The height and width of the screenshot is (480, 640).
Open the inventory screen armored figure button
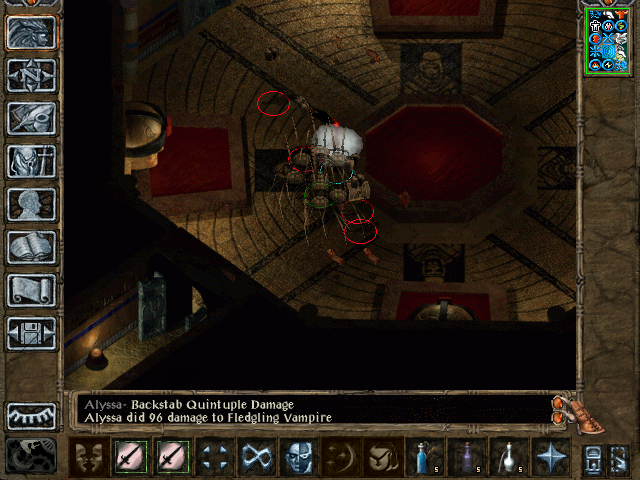point(32,161)
